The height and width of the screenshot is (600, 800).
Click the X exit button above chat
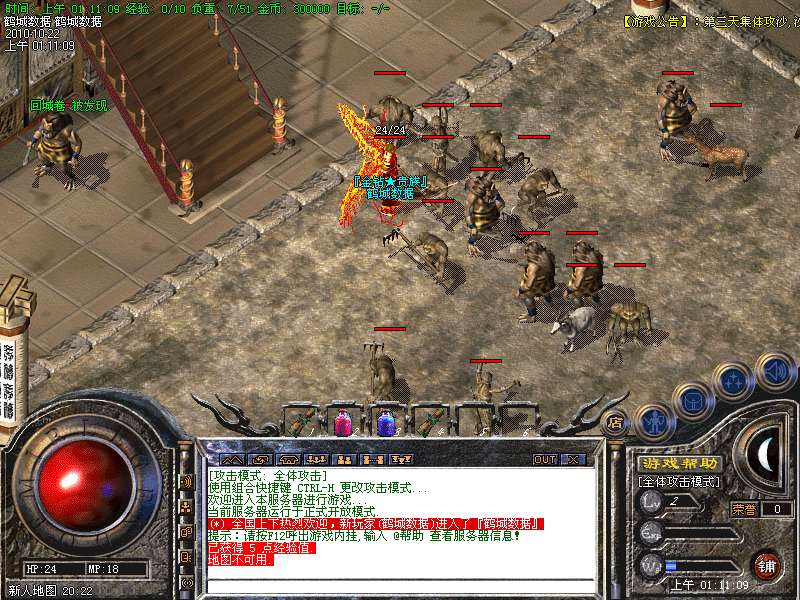(x=573, y=460)
